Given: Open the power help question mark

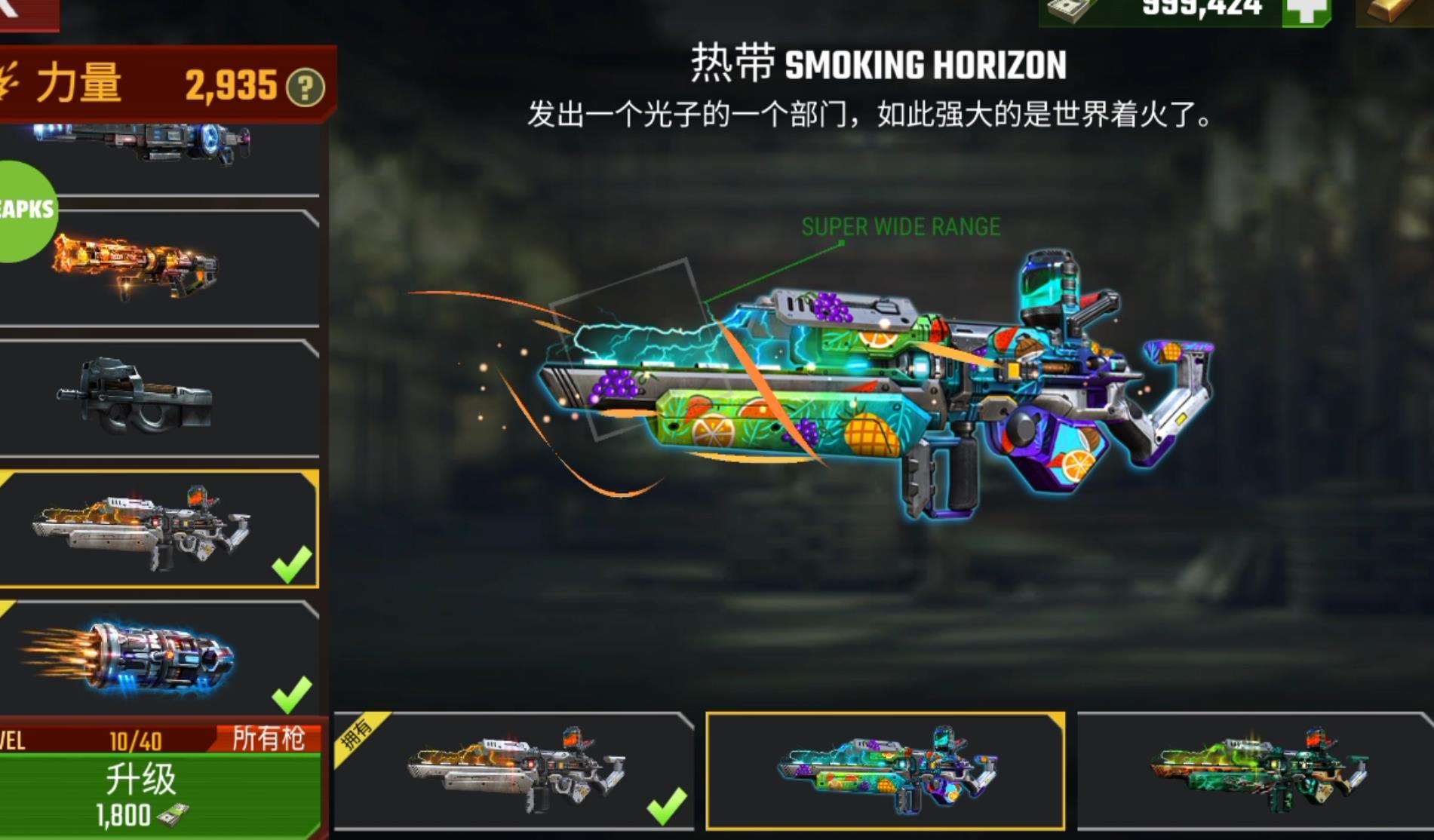Looking at the screenshot, I should (x=306, y=88).
